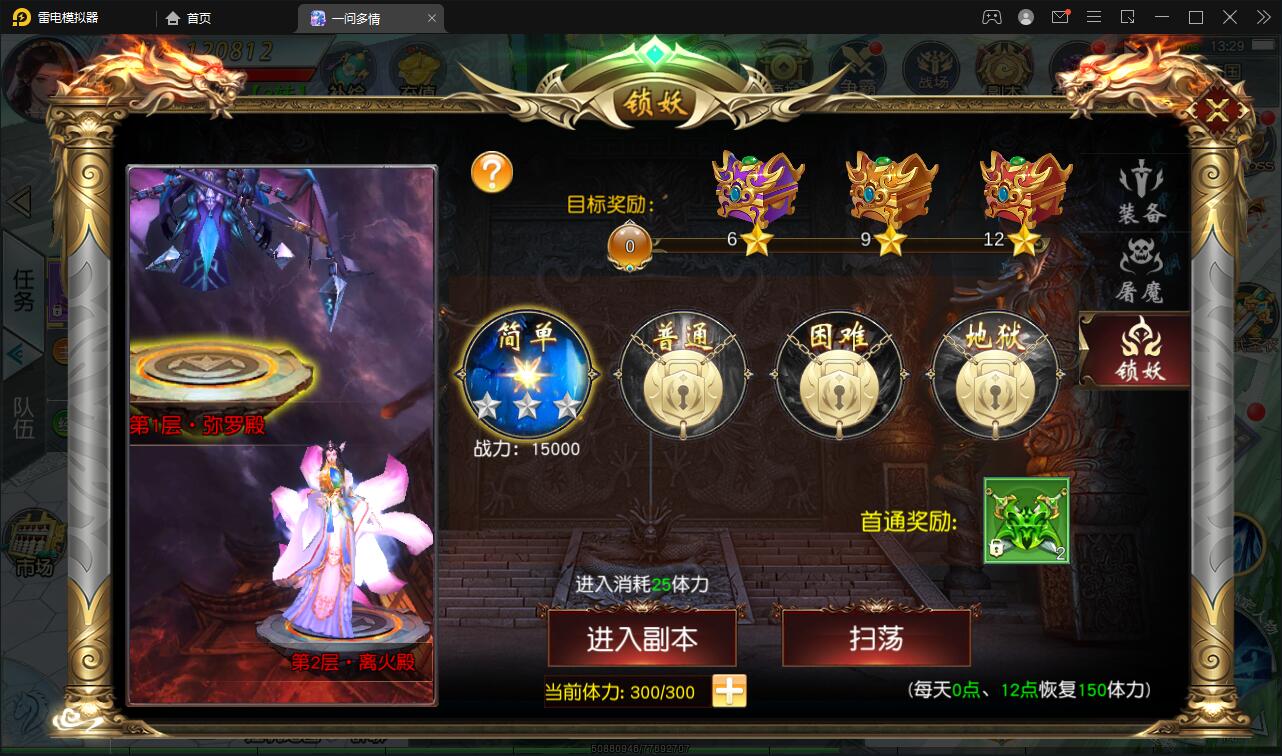Image resolution: width=1282 pixels, height=756 pixels.
Task: Open the 市场 icon in the sidebar
Action: (x=35, y=540)
